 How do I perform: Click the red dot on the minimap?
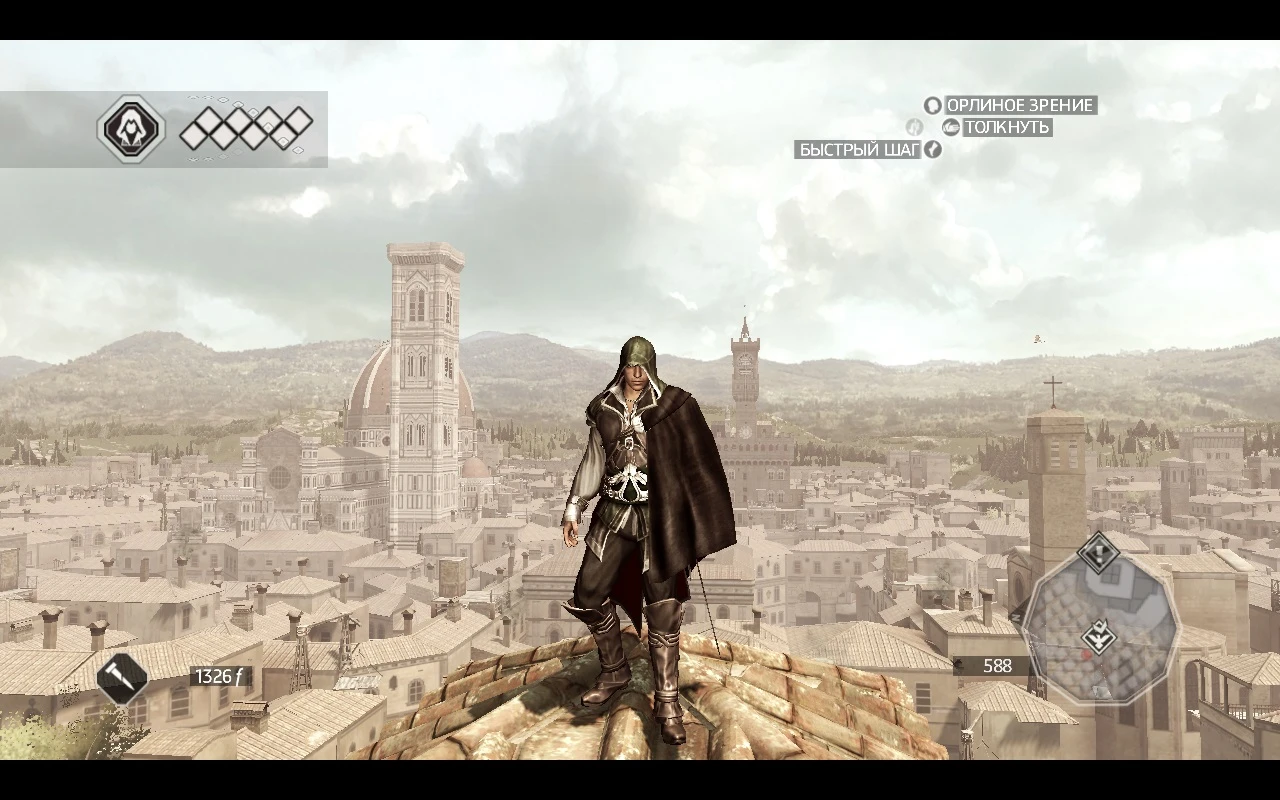(1087, 654)
